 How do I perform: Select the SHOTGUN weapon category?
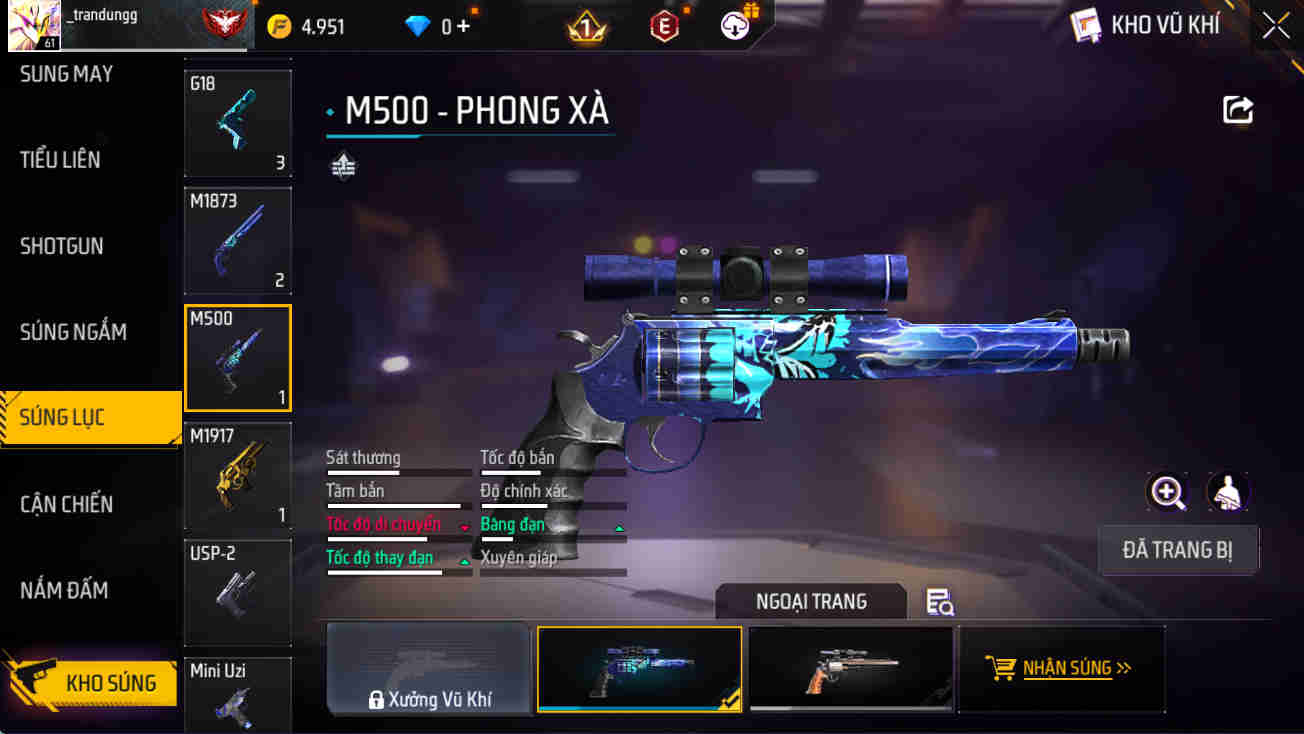(x=62, y=246)
